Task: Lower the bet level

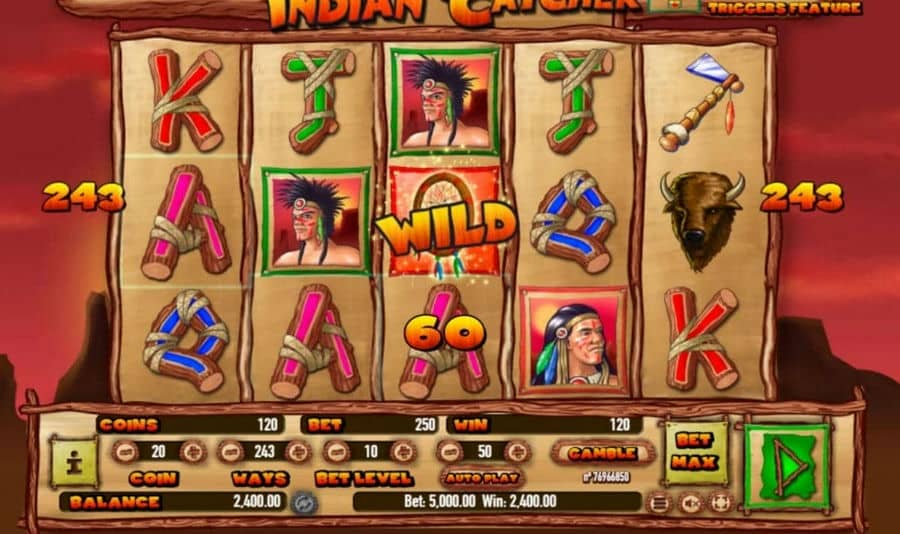Action: [335, 452]
